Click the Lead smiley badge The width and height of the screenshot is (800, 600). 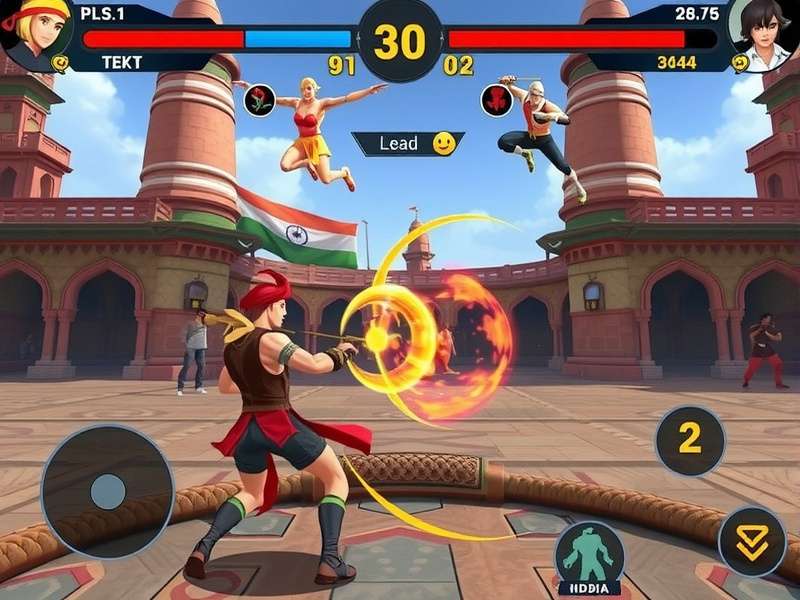[x=408, y=144]
